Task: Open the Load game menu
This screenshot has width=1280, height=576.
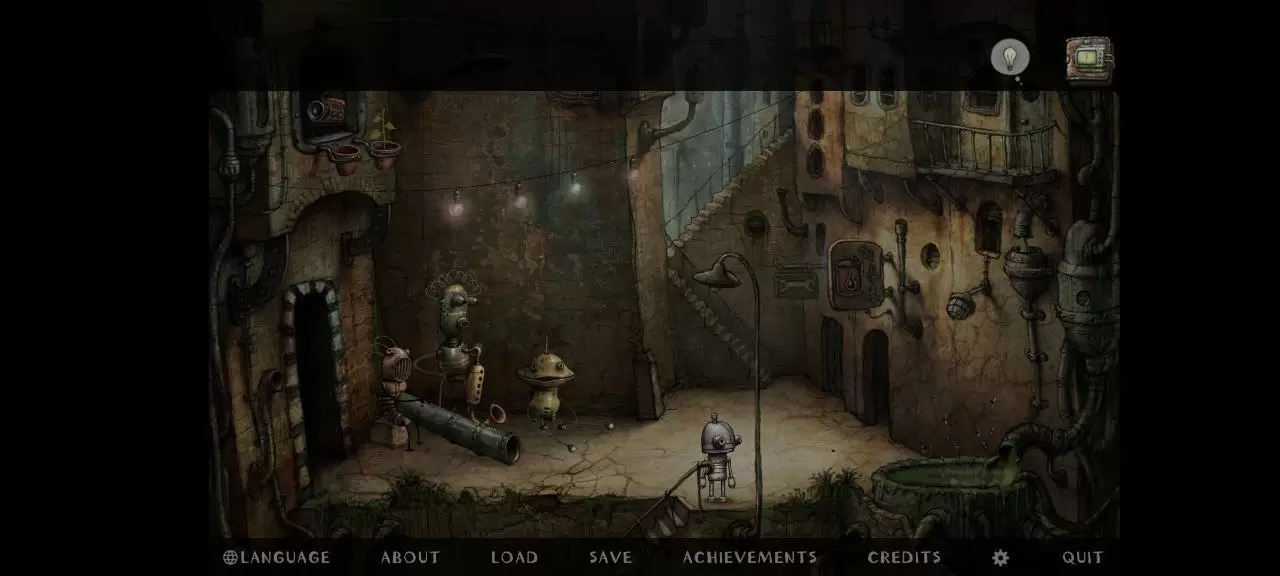Action: point(515,558)
